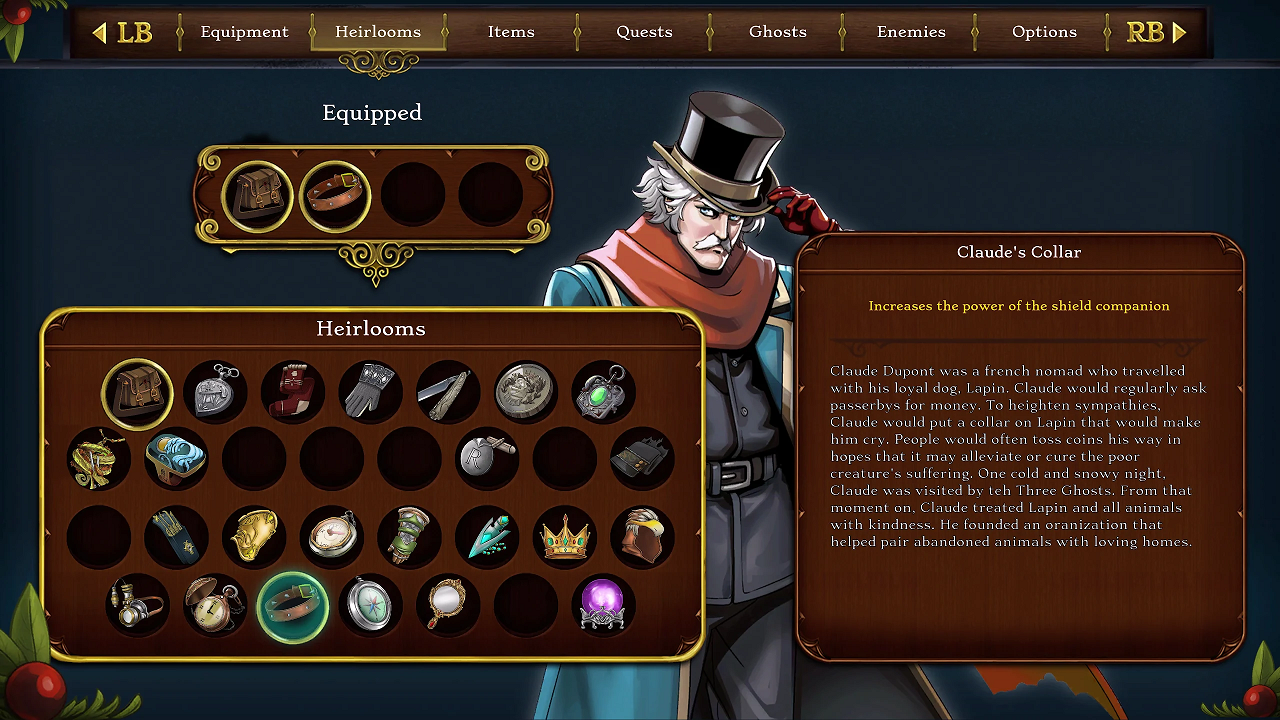Image resolution: width=1280 pixels, height=720 pixels.
Task: Pick the purple crystal ball heirloom
Action: [603, 605]
